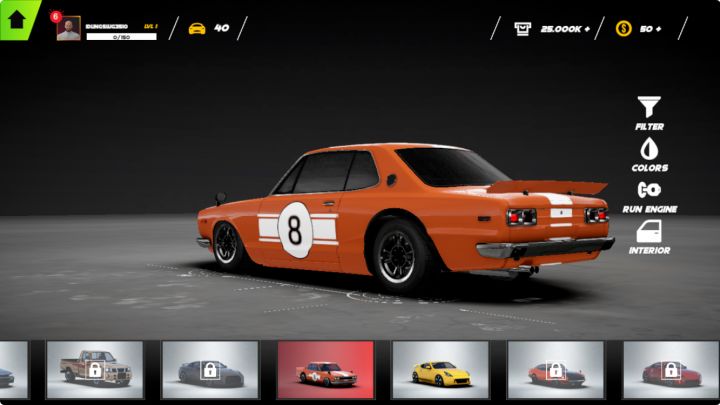Select the locked dark grey sports car
Screen dimensions: 720x405
click(210, 370)
